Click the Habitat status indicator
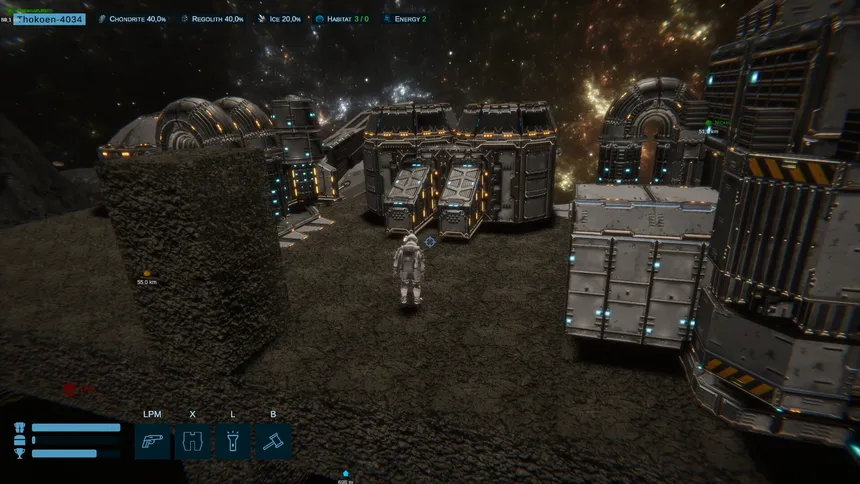 [342, 19]
